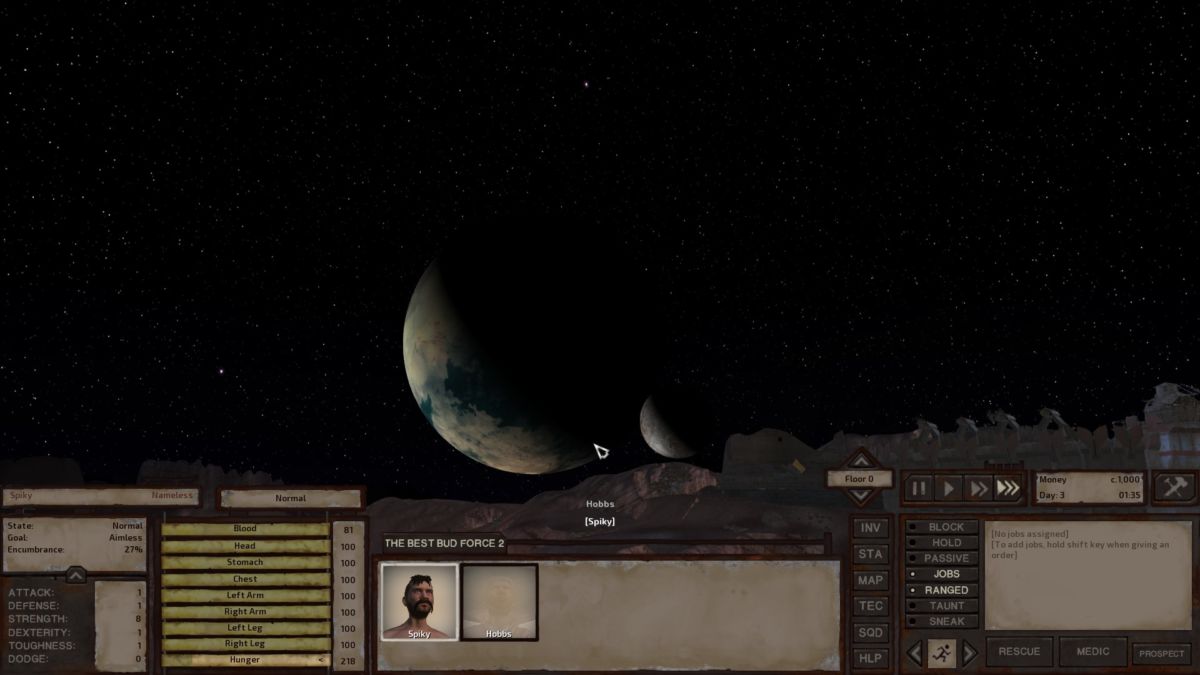This screenshot has height=675, width=1200.
Task: Open the STA stats panel
Action: point(871,554)
